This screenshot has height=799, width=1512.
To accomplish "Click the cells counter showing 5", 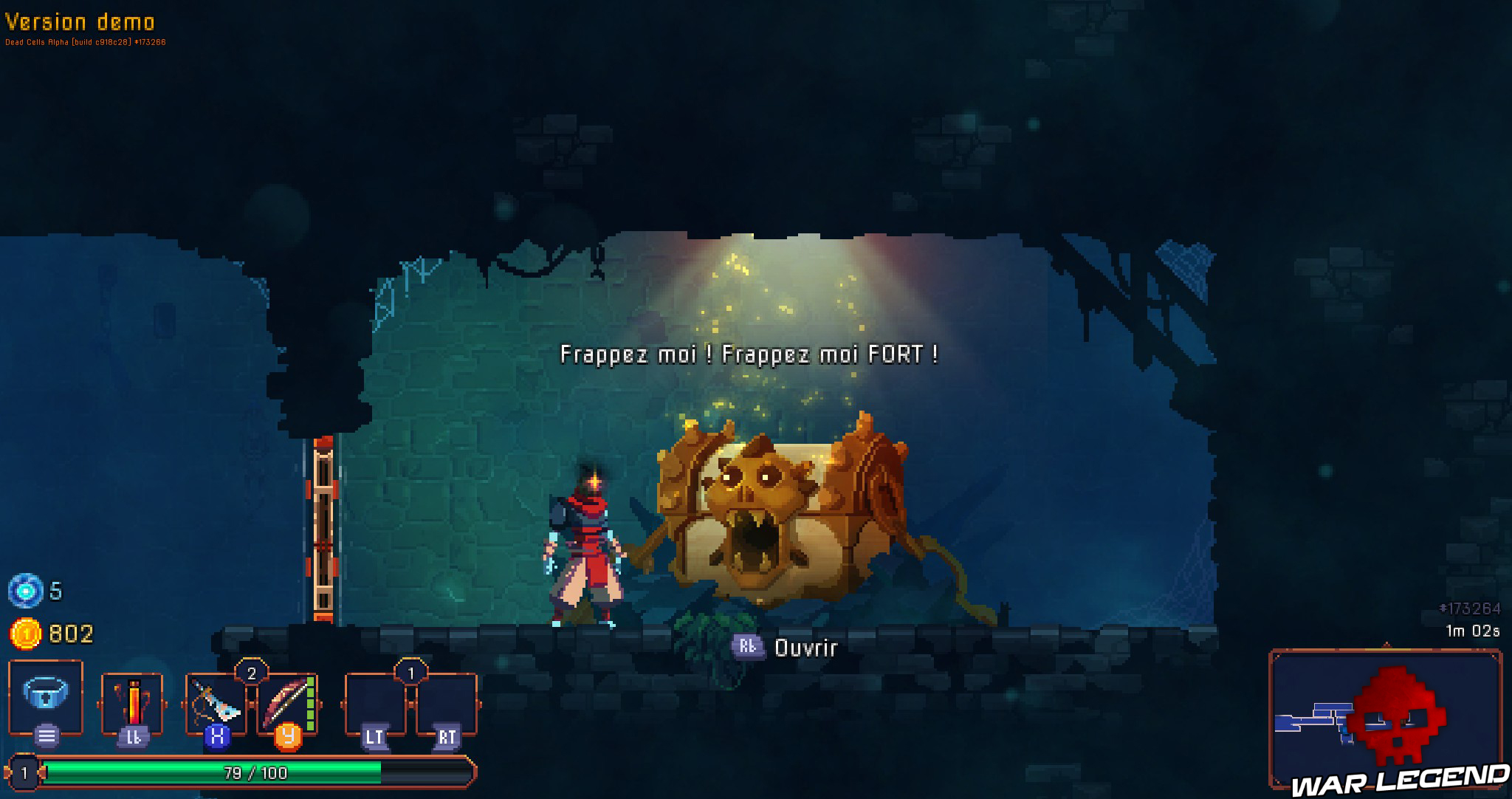I will click(x=28, y=590).
